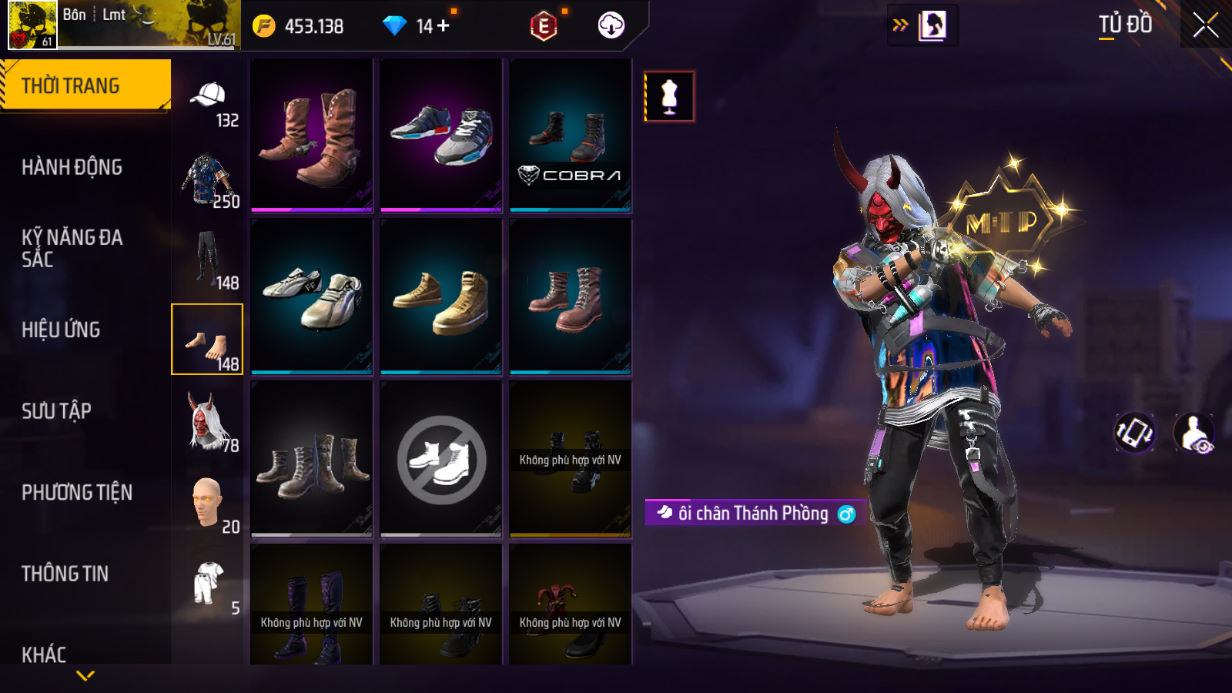Switch to the HÀNH ĐỘNG tab
The image size is (1232, 693).
click(x=72, y=167)
